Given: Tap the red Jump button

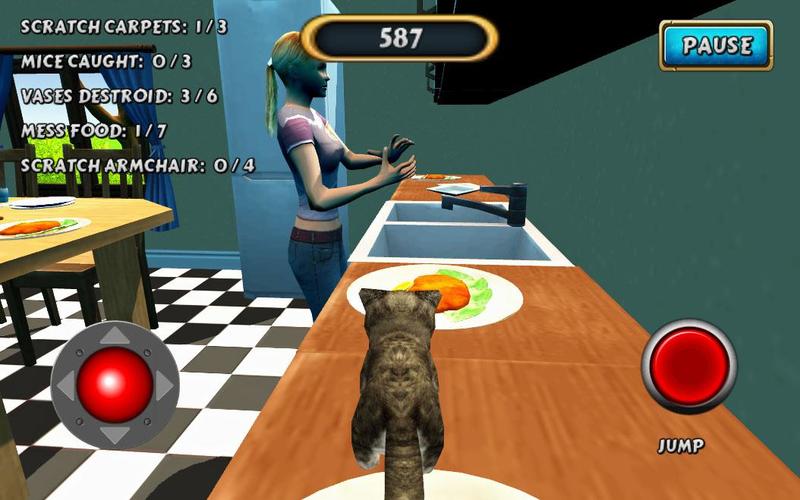Looking at the screenshot, I should coord(688,366).
